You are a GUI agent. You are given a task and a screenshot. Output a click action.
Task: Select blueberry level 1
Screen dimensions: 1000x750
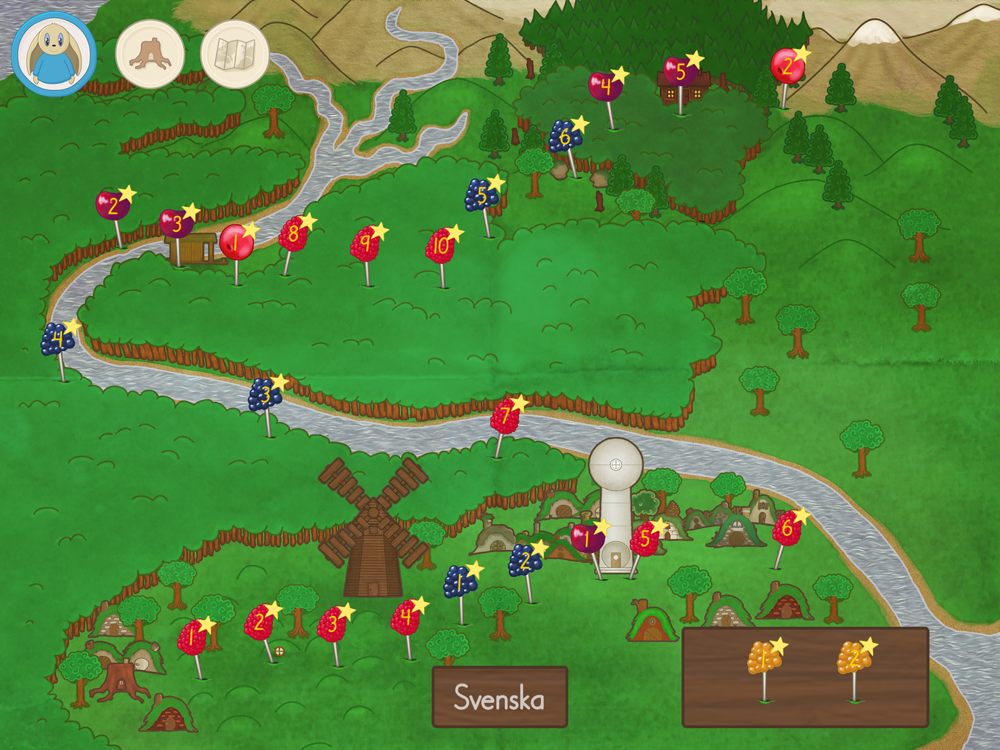pyautogui.click(x=459, y=580)
